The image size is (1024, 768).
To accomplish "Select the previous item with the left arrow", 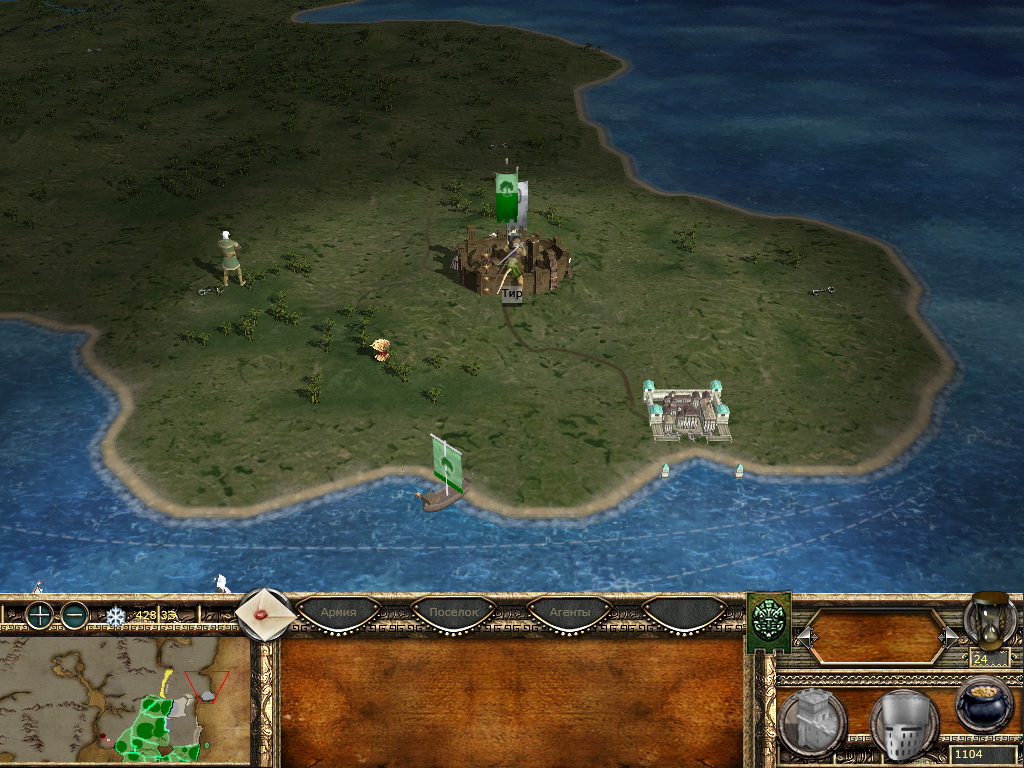I will (x=805, y=637).
